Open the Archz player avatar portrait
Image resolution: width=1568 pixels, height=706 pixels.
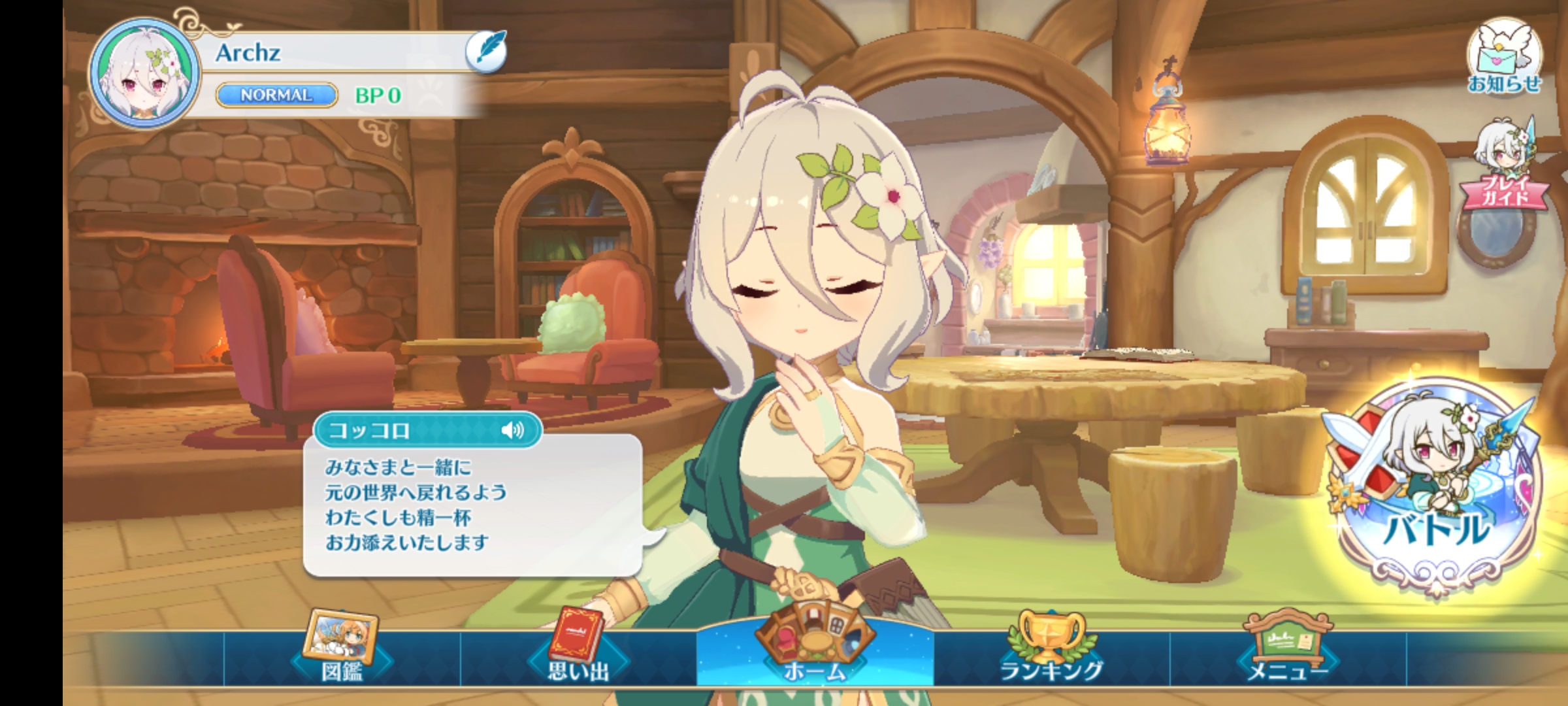(144, 74)
